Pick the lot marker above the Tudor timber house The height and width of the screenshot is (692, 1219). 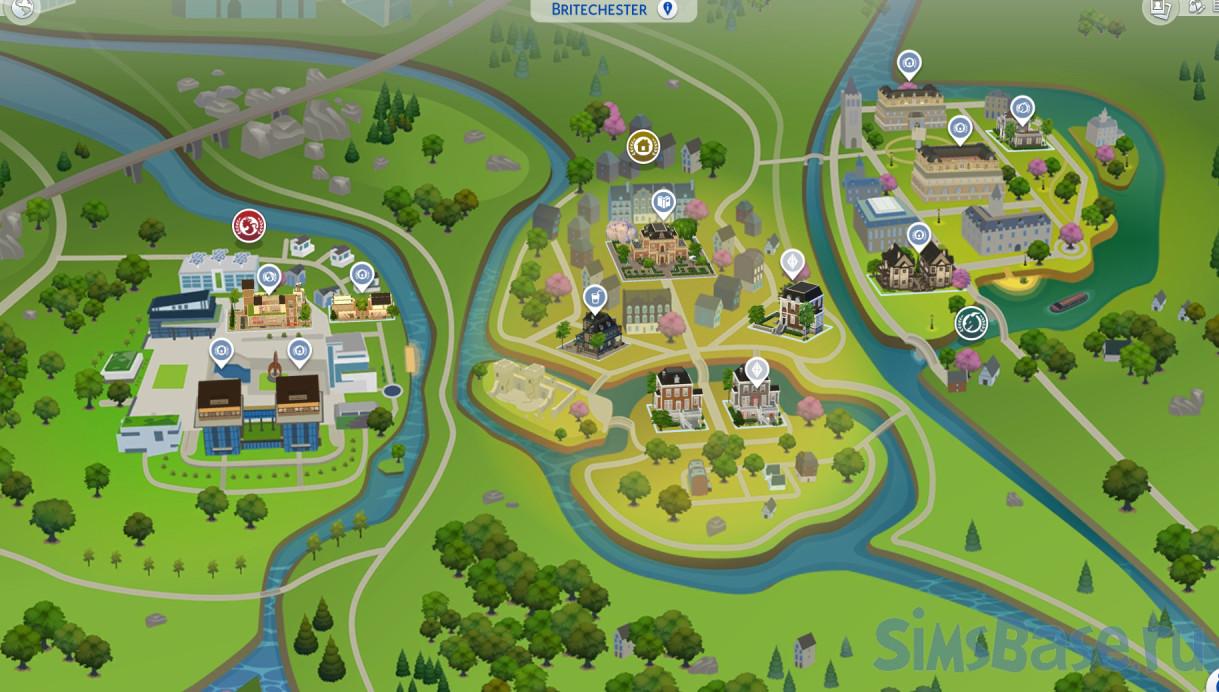click(918, 236)
